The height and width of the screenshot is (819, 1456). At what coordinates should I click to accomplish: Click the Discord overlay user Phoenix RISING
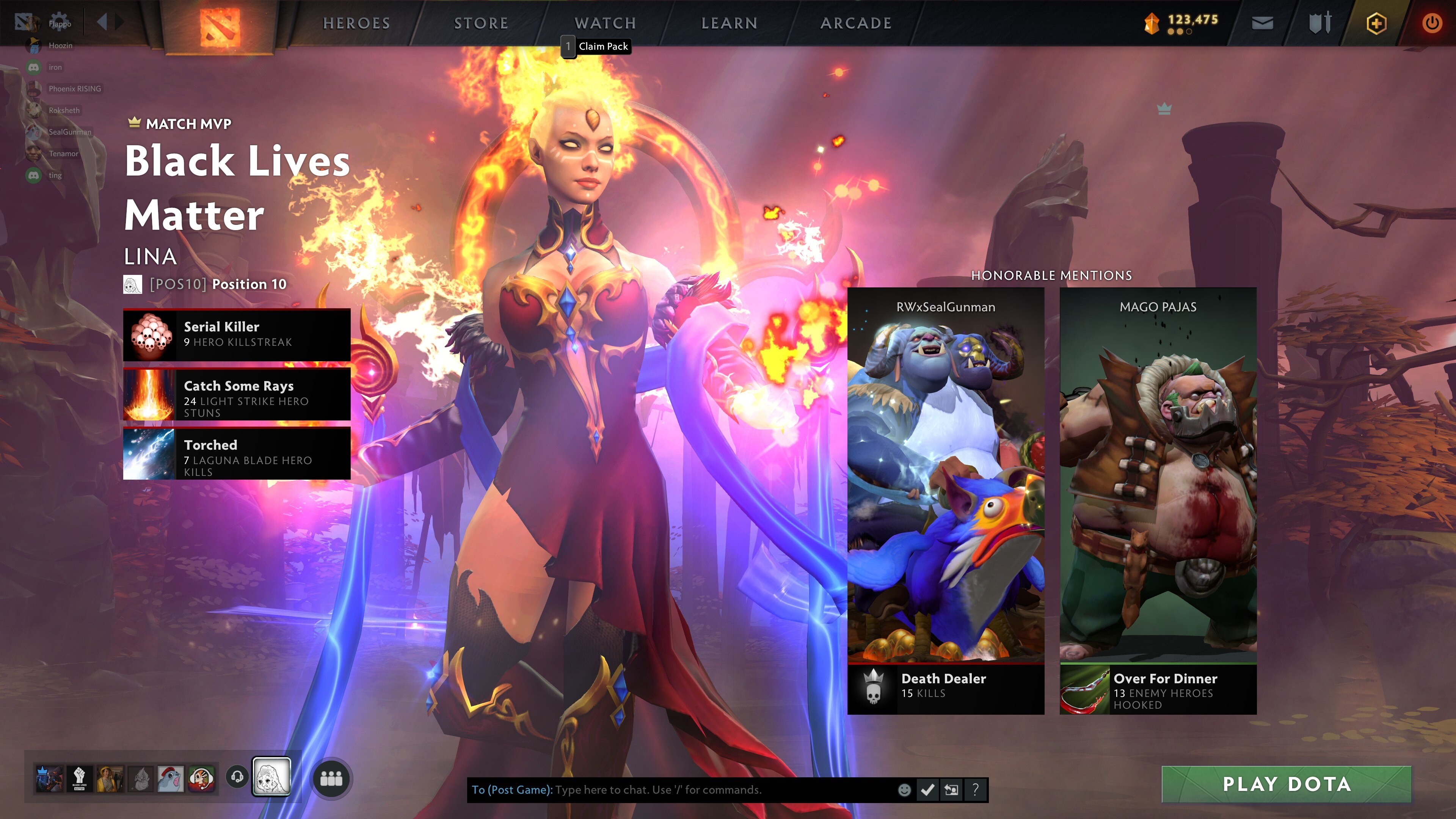click(74, 89)
